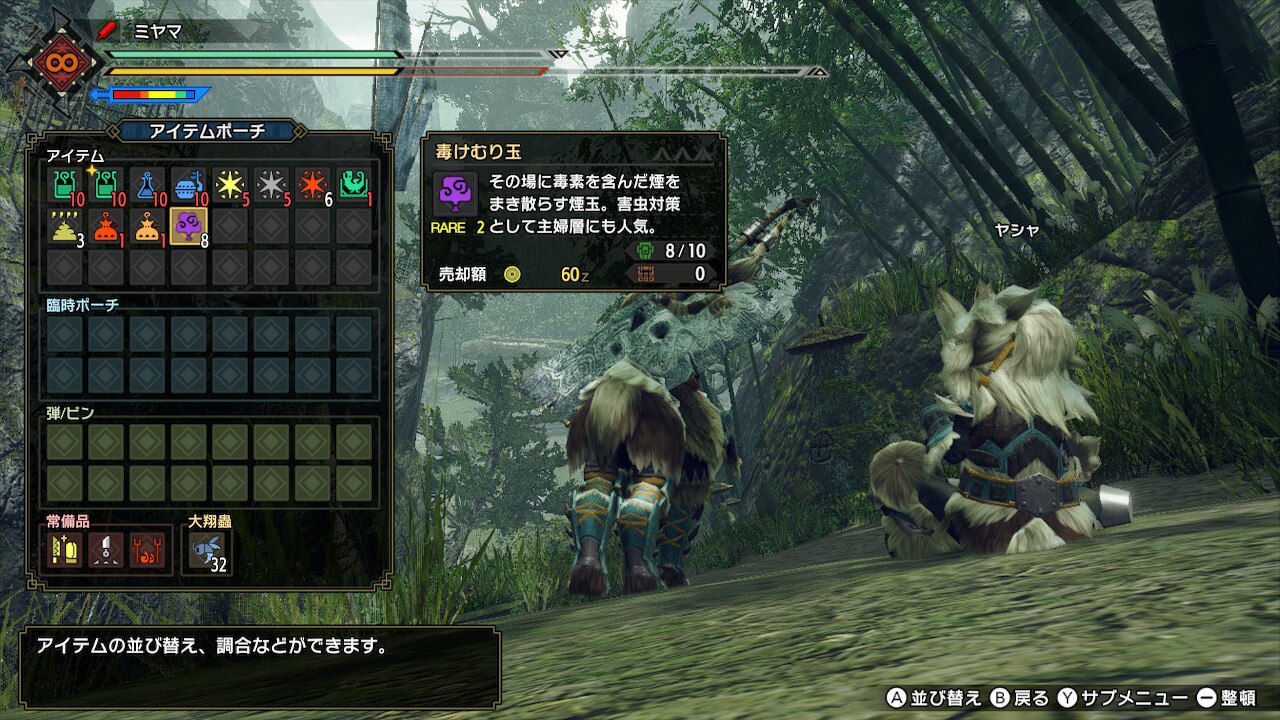Select the yellow dung bomb slot
The image size is (1280, 720).
[x=65, y=226]
